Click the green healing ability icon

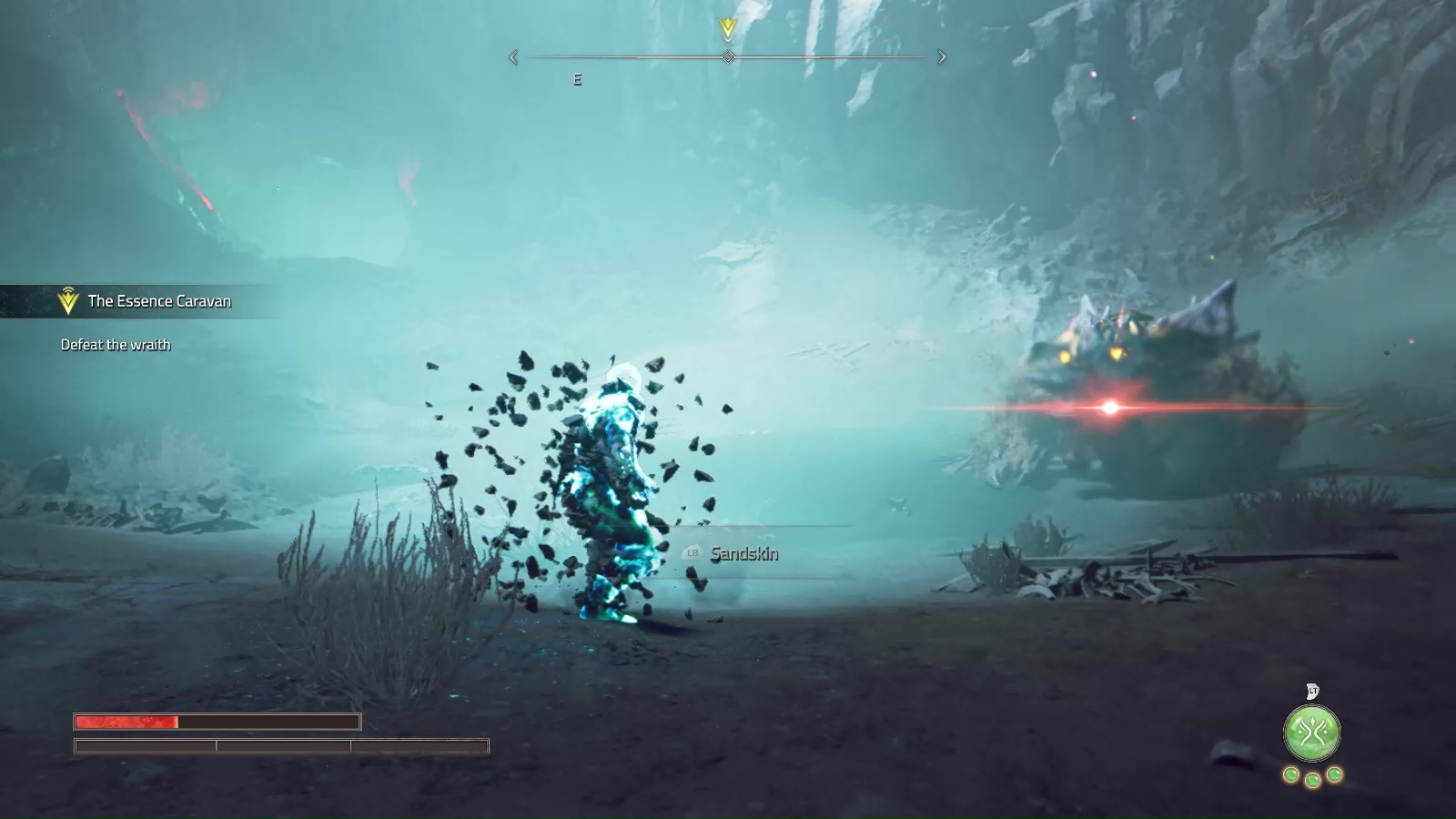[1311, 733]
